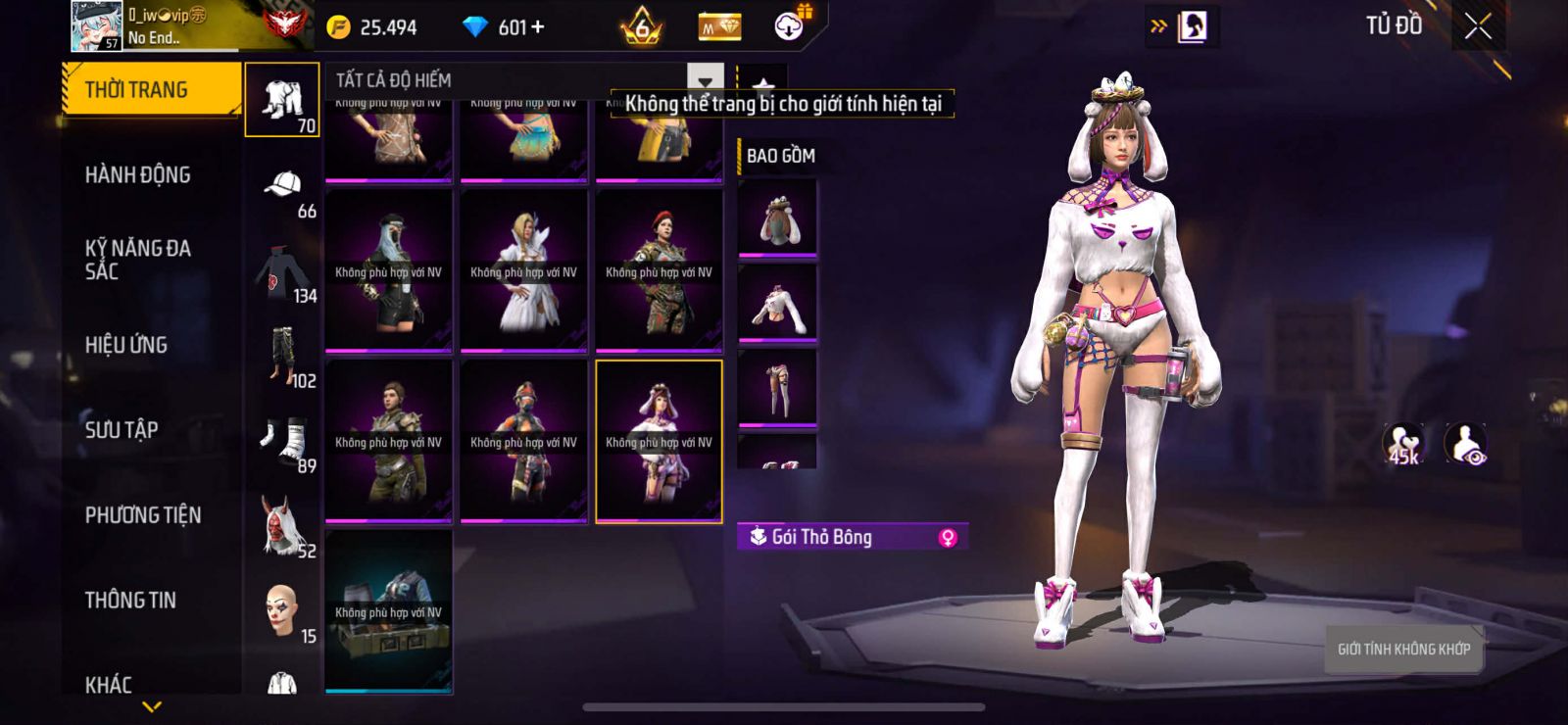
Task: Select the outfit bundles subcategory showing 70
Action: pos(282,100)
